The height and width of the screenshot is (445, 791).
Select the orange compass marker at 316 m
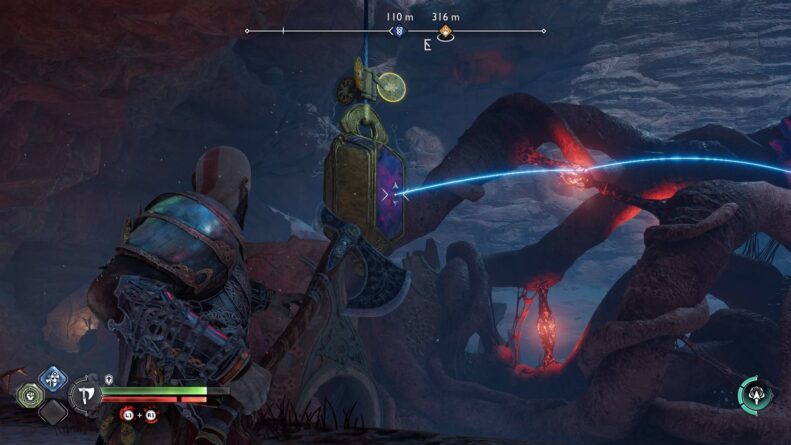point(445,32)
